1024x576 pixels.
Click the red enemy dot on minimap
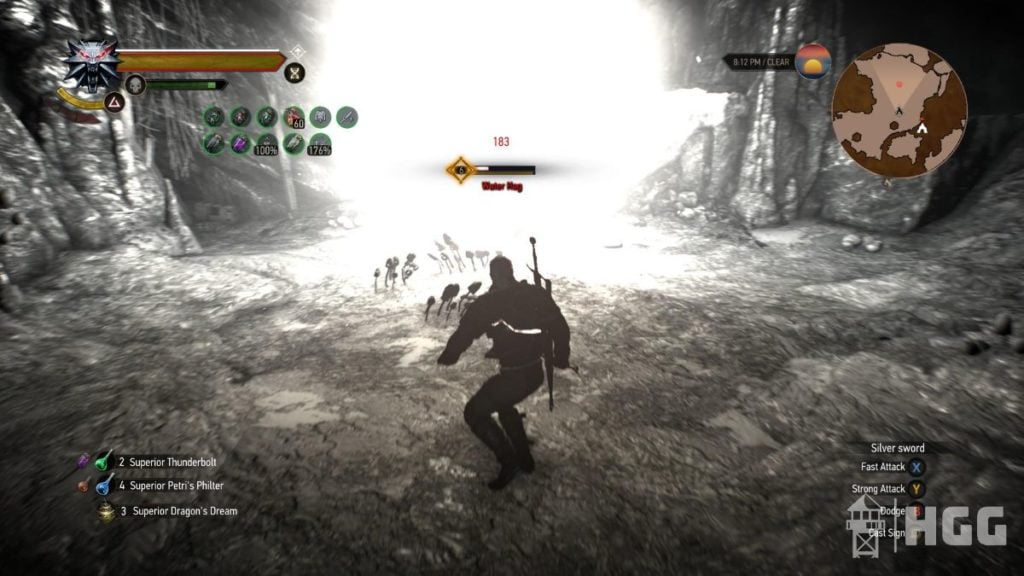[x=899, y=84]
